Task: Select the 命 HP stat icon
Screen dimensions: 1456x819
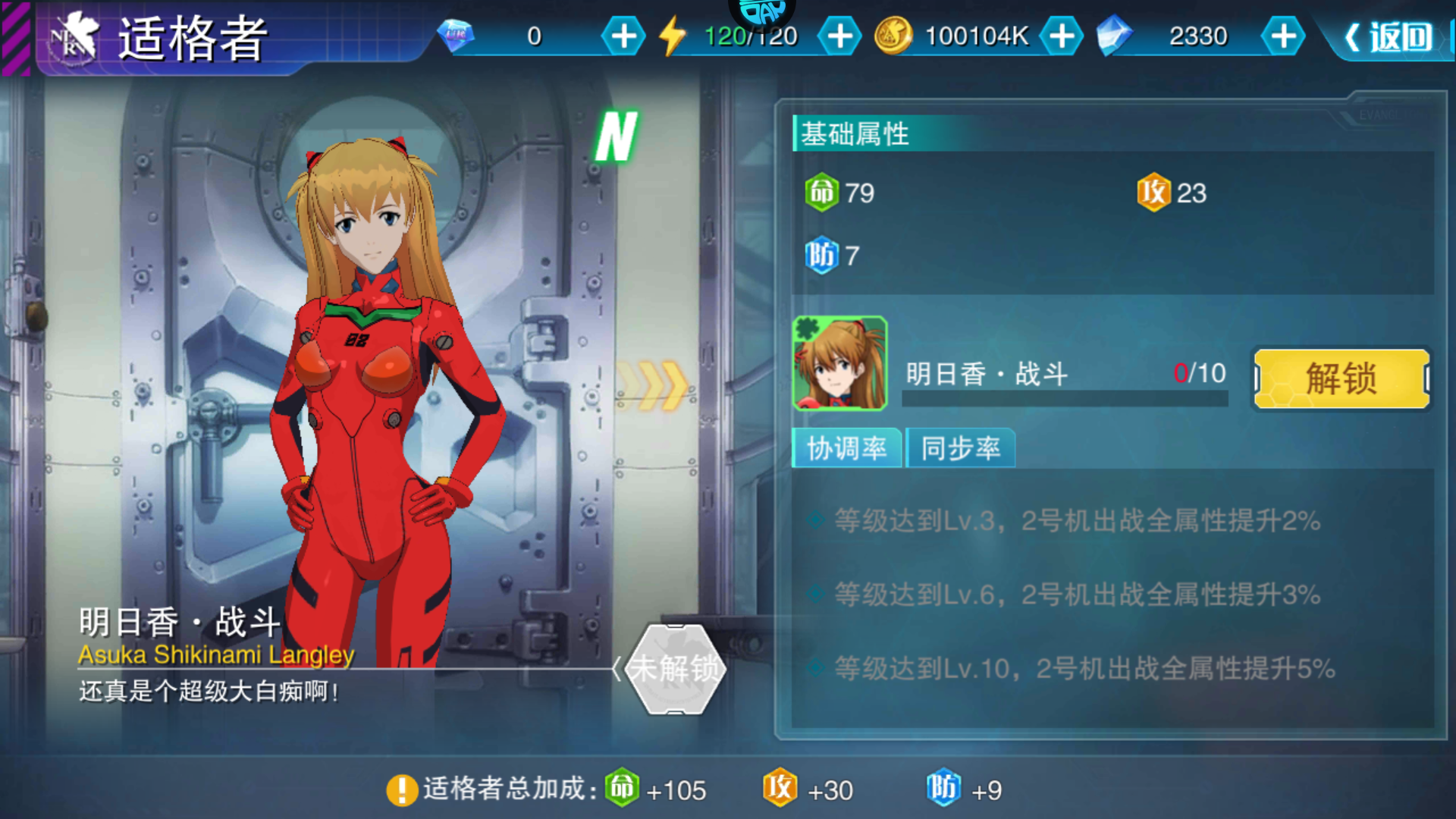Action: click(x=824, y=193)
